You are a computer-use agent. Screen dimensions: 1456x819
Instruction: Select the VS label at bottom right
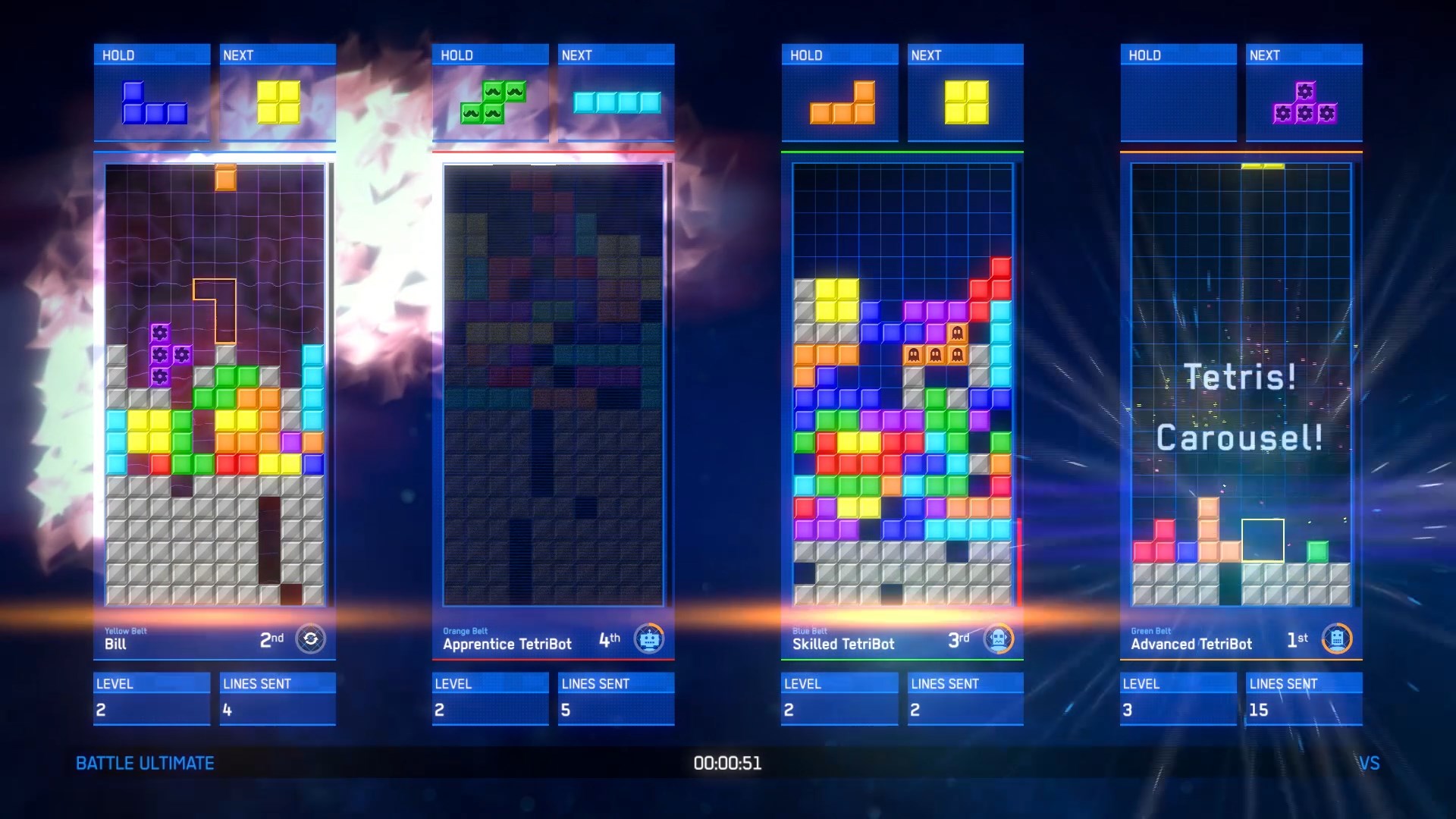1370,764
